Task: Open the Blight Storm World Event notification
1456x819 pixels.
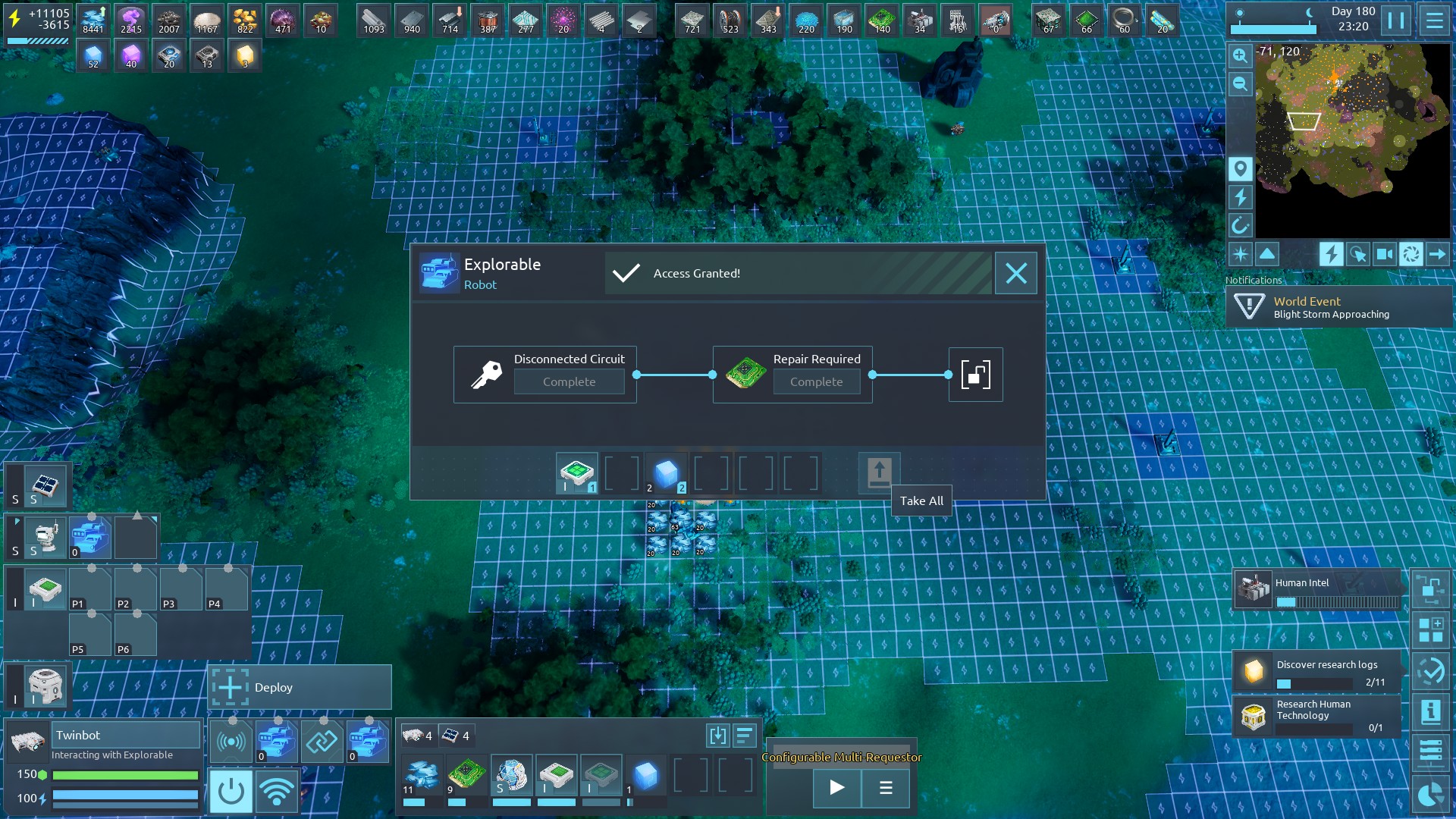Action: coord(1338,307)
